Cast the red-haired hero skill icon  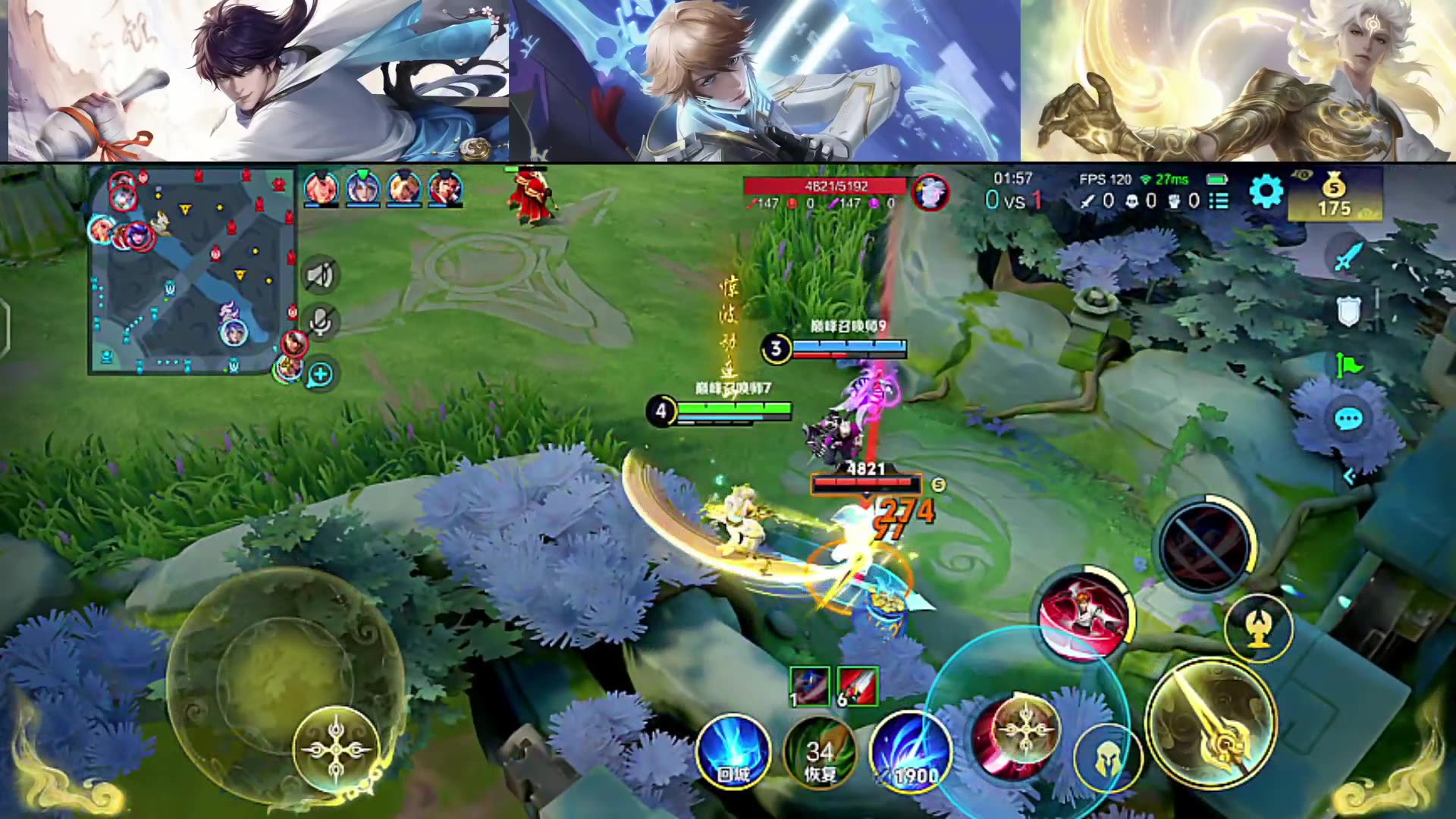(x=1084, y=614)
